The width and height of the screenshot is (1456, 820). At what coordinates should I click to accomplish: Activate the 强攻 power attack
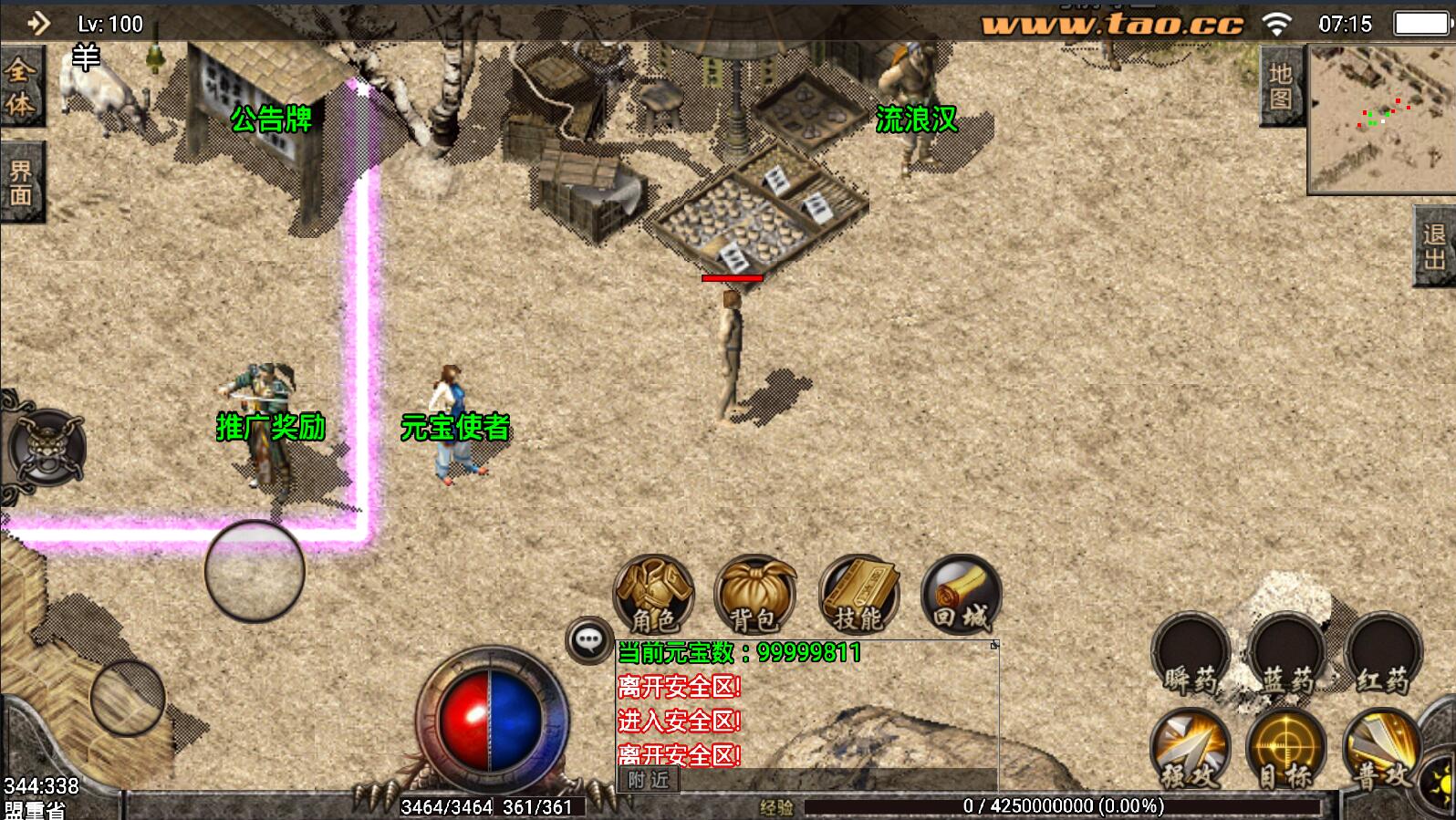coord(1191,750)
